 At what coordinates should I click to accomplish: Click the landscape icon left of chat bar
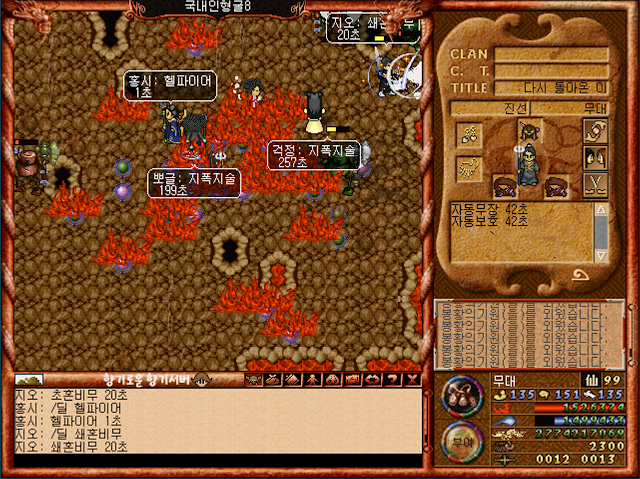[30, 380]
